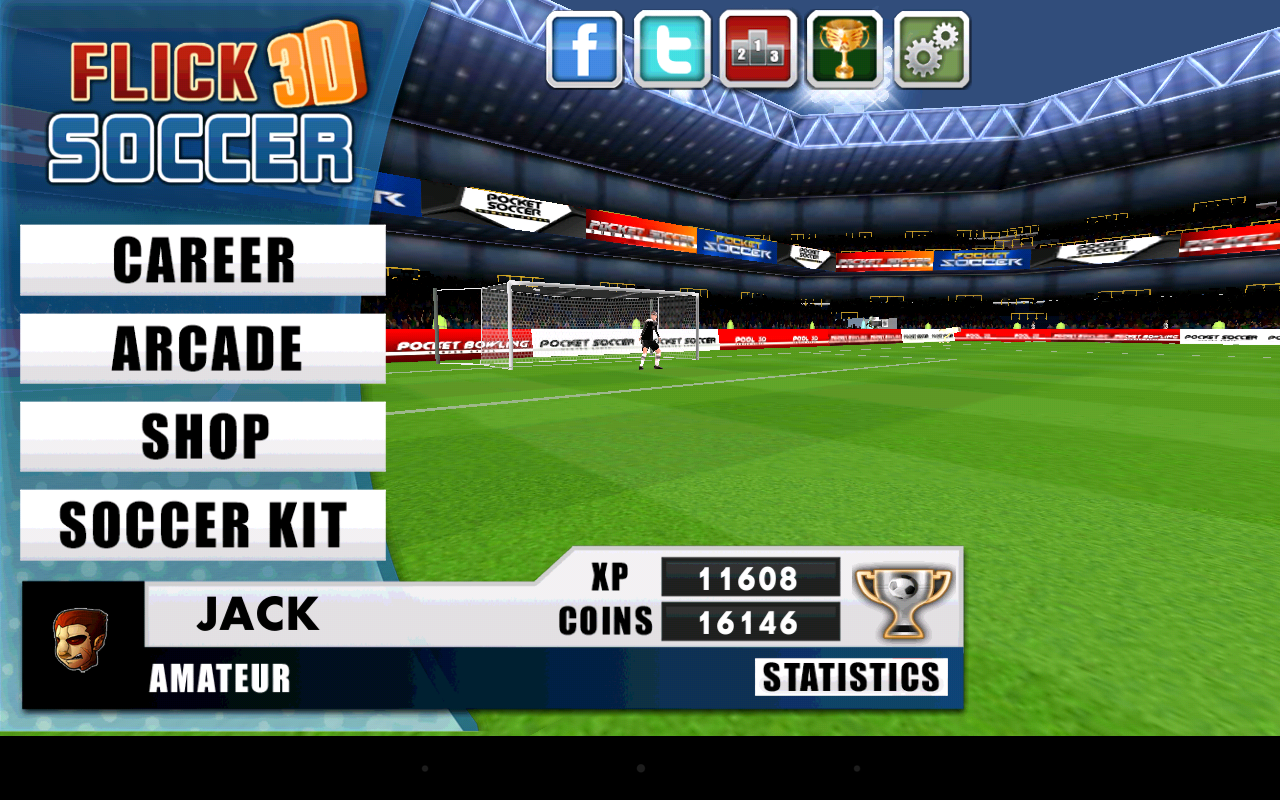Click the AMATEUR rank label
This screenshot has width=1280, height=800.
click(219, 680)
